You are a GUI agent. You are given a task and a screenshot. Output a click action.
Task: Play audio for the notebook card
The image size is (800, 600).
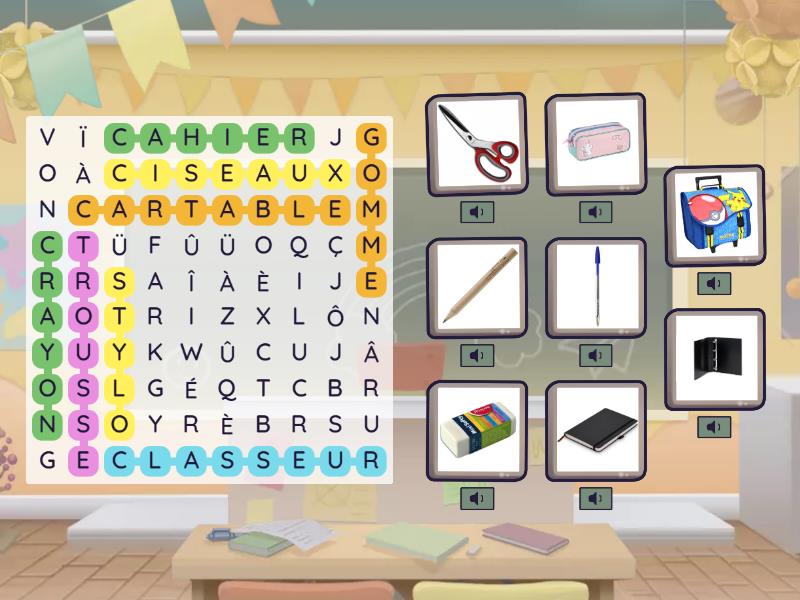pyautogui.click(x=595, y=498)
